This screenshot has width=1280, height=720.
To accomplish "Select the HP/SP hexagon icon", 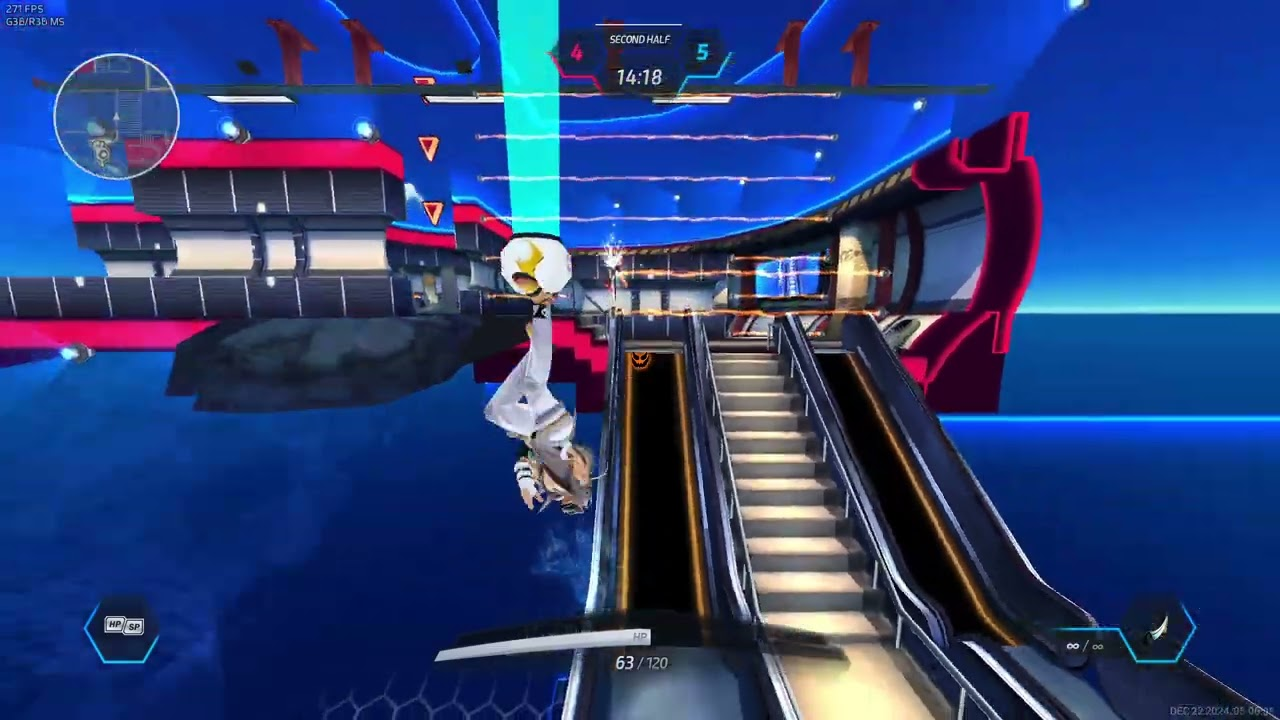I will point(123,627).
